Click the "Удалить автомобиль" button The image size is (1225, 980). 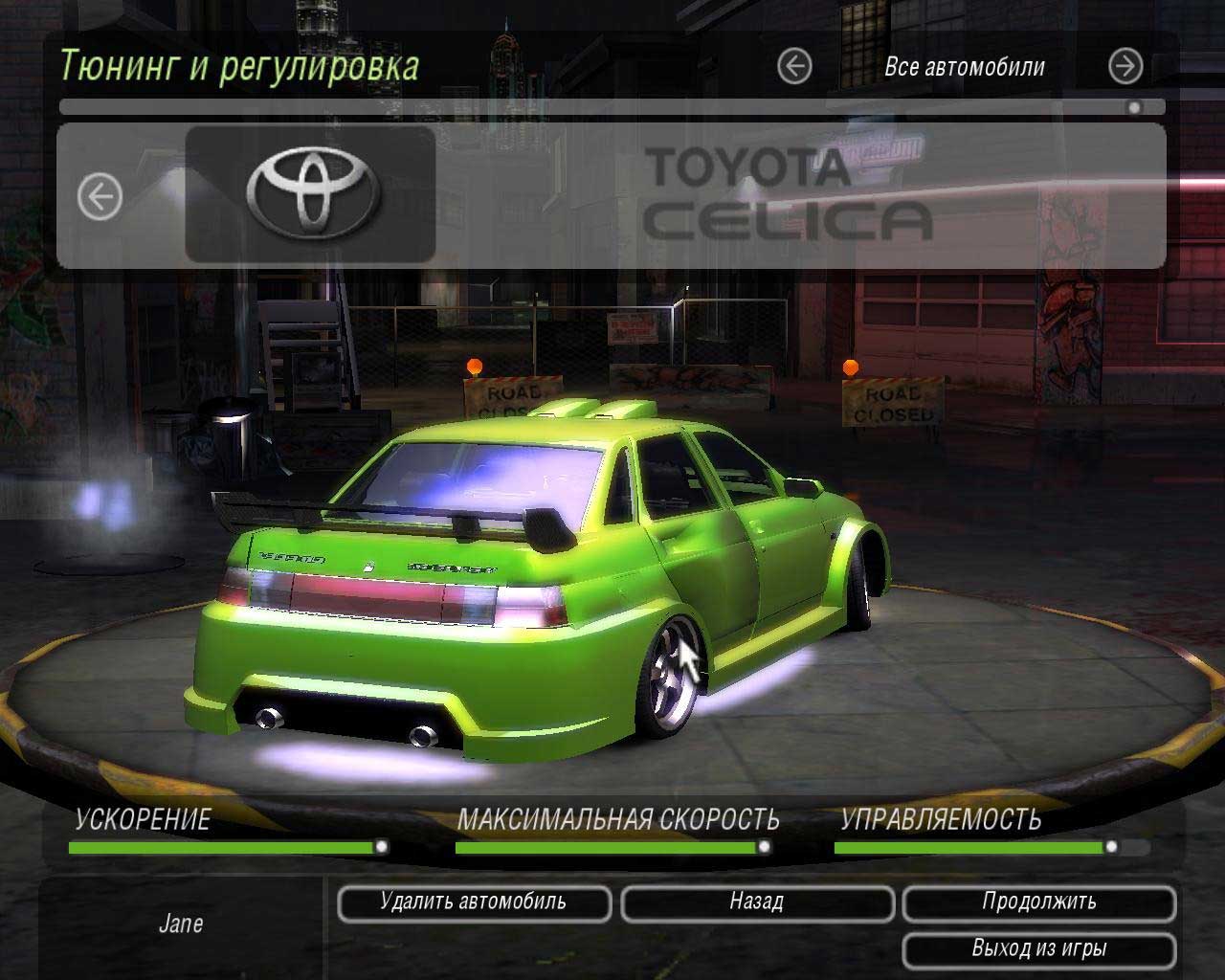474,902
